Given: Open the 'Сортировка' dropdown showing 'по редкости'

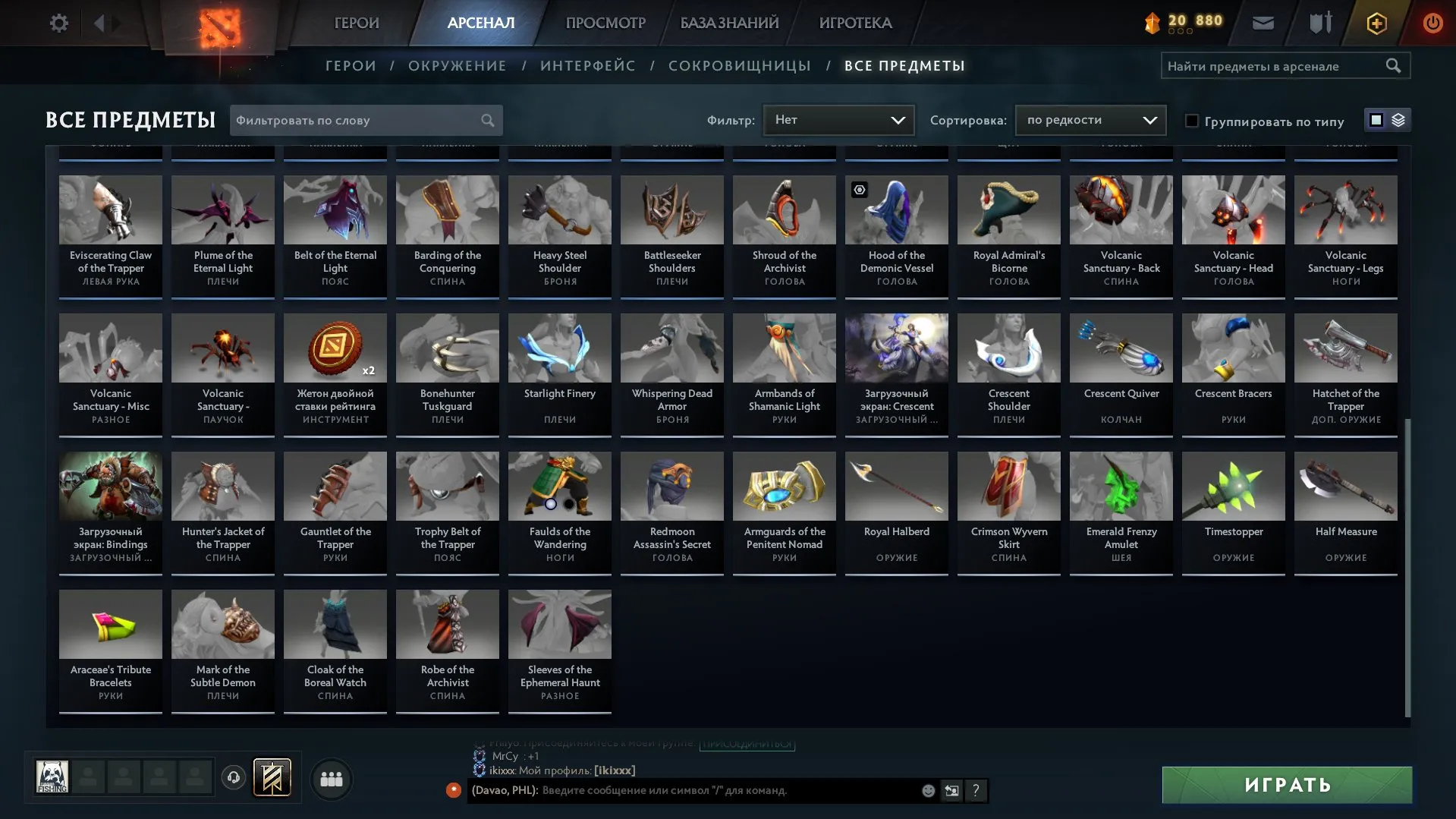Looking at the screenshot, I should tap(1090, 120).
